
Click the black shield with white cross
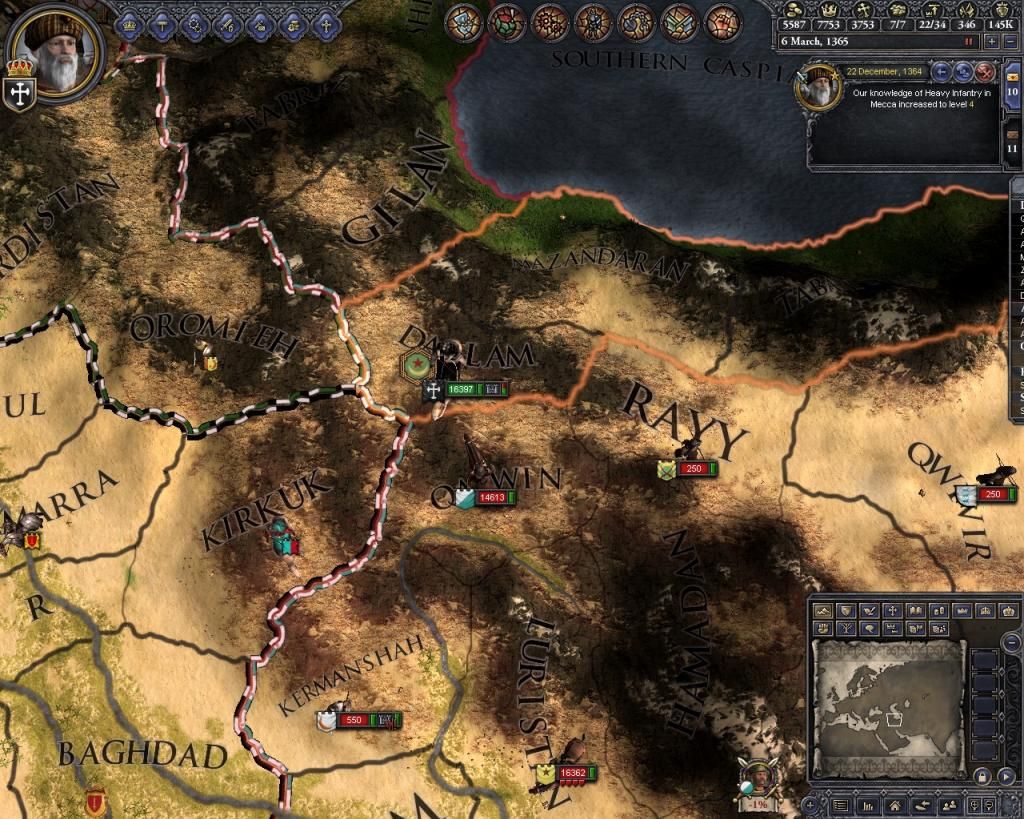17,93
